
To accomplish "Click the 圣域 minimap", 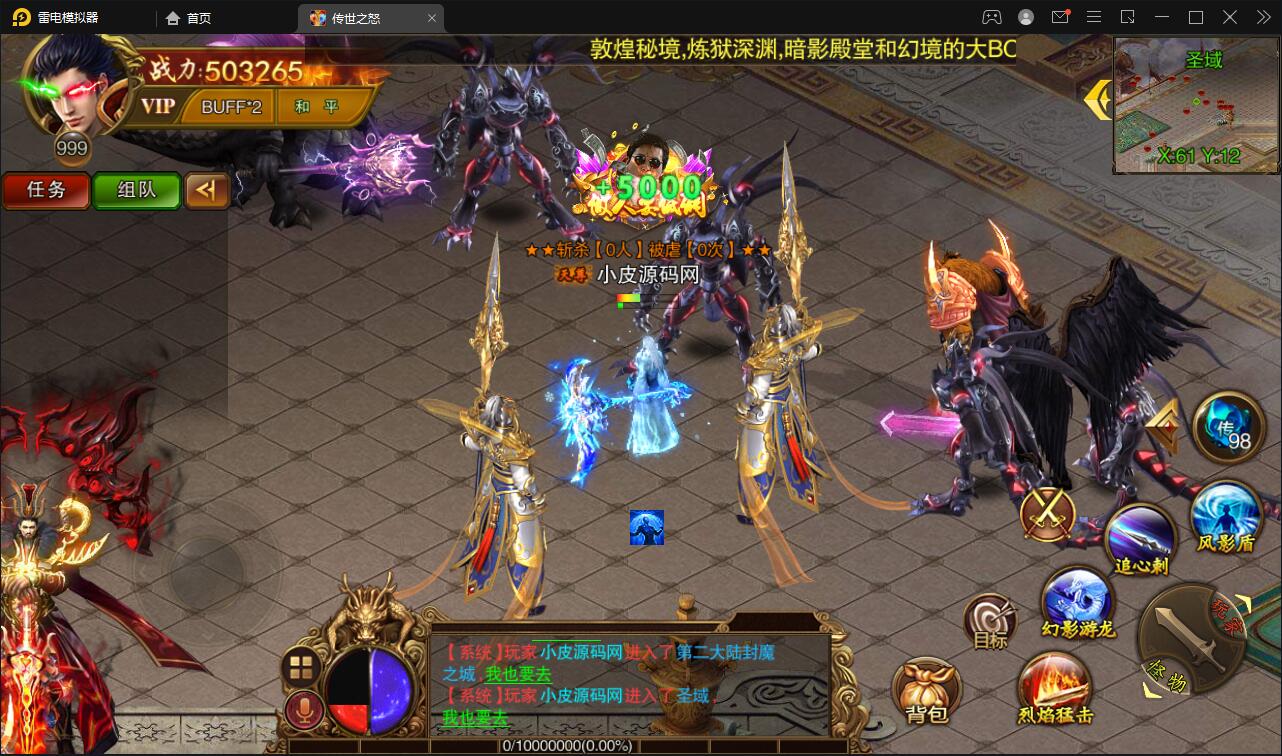I will [1196, 105].
